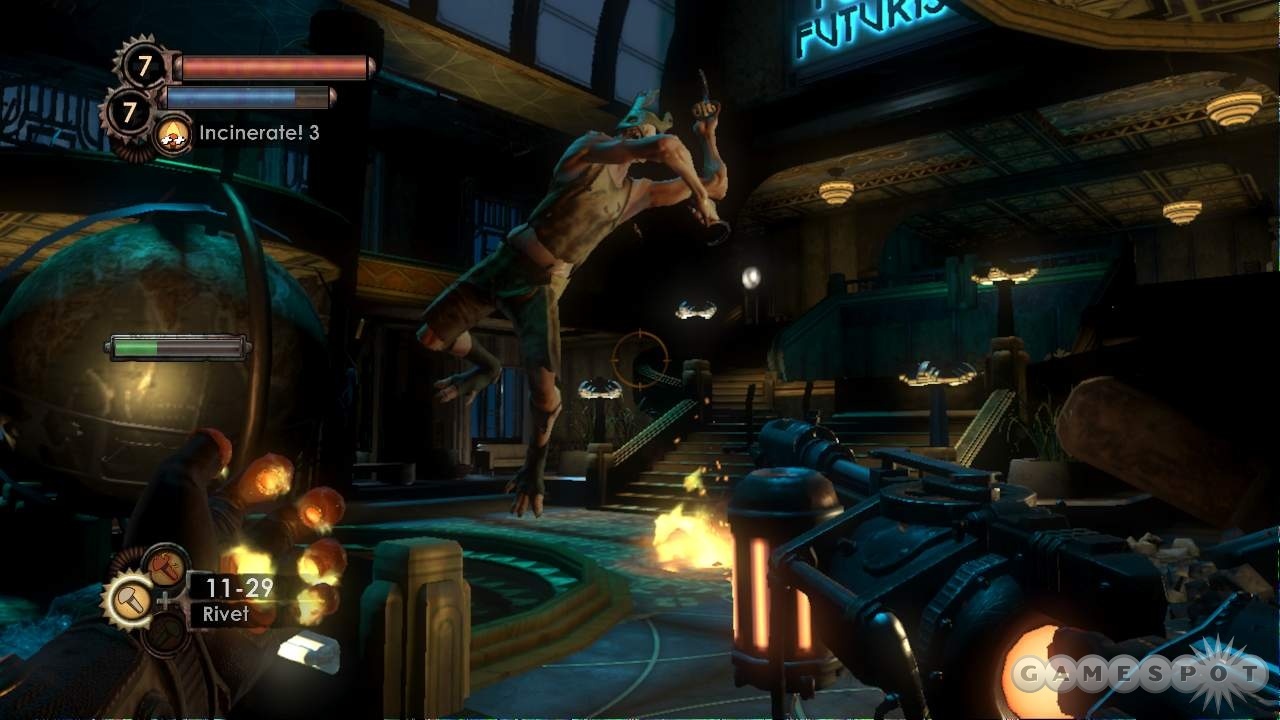
Task: Select the dimmed bottom rivet ammo slot
Action: pyautogui.click(x=165, y=634)
